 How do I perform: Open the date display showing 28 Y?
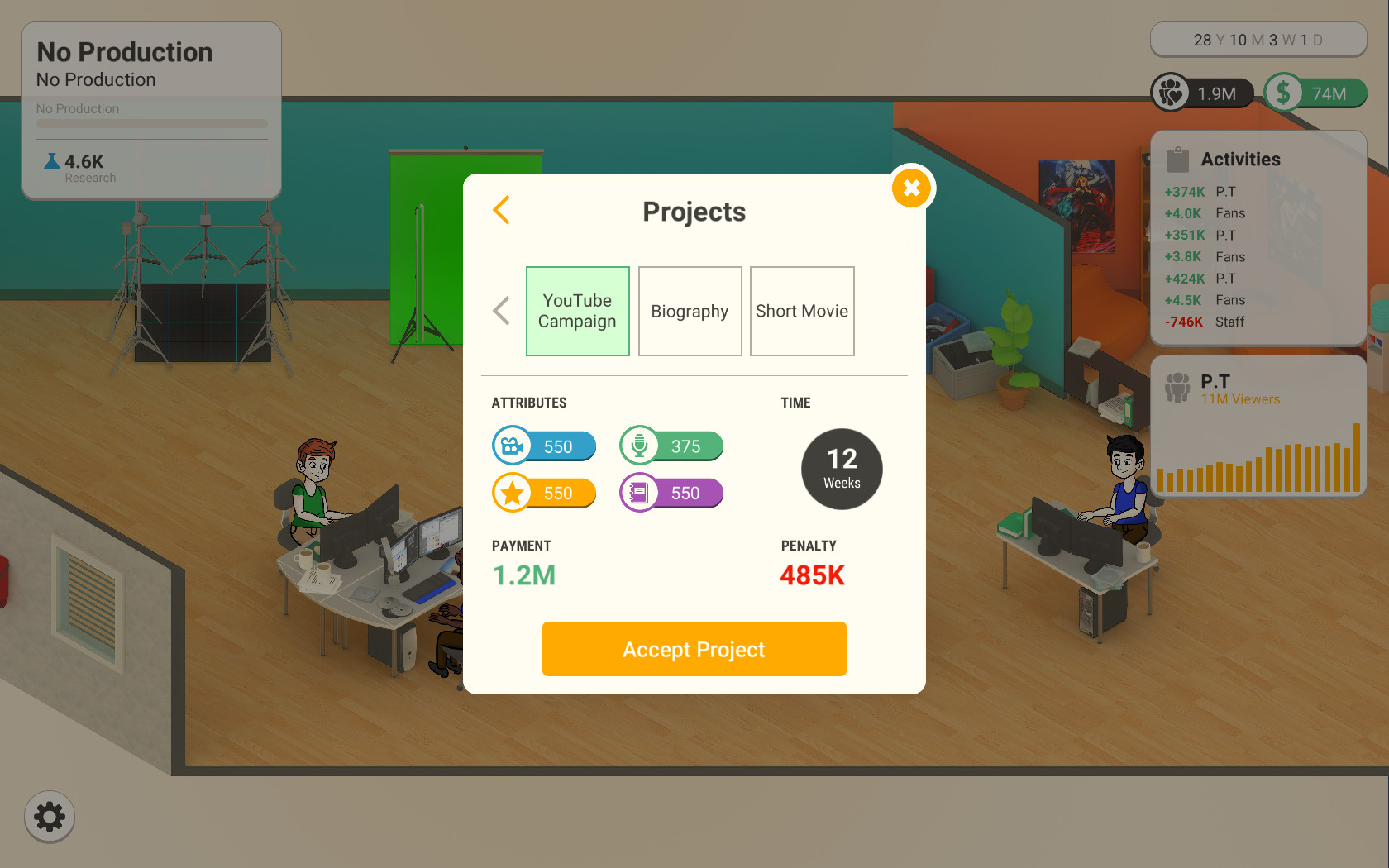(x=1258, y=39)
